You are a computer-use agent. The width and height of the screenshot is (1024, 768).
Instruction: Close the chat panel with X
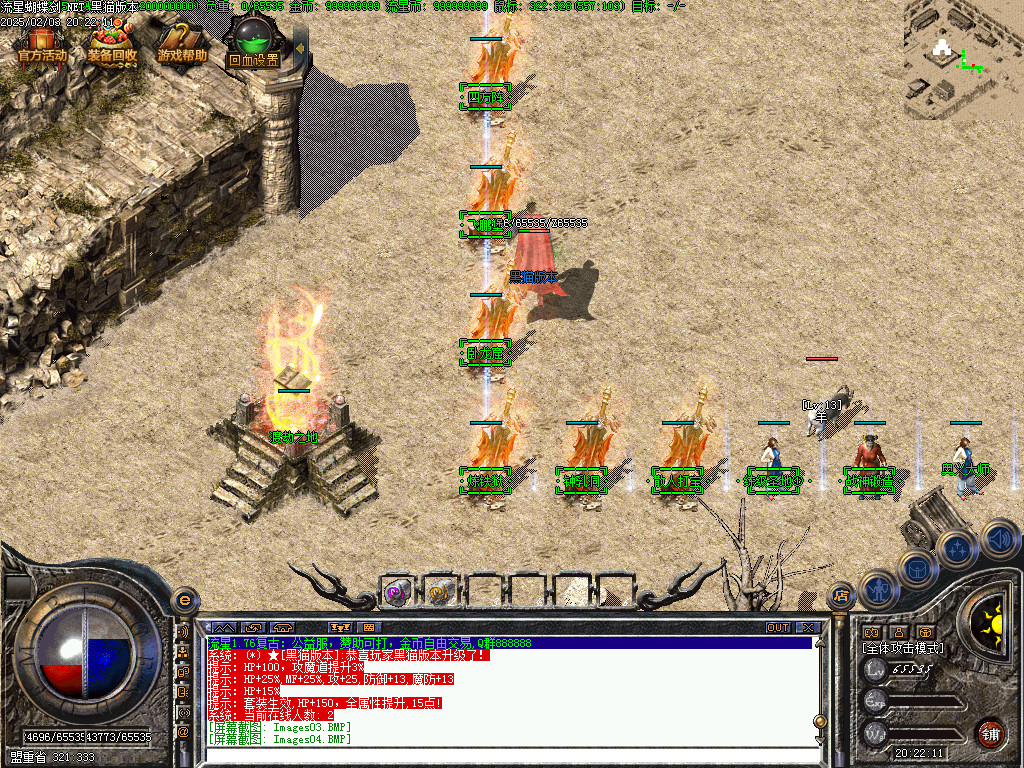click(x=808, y=628)
